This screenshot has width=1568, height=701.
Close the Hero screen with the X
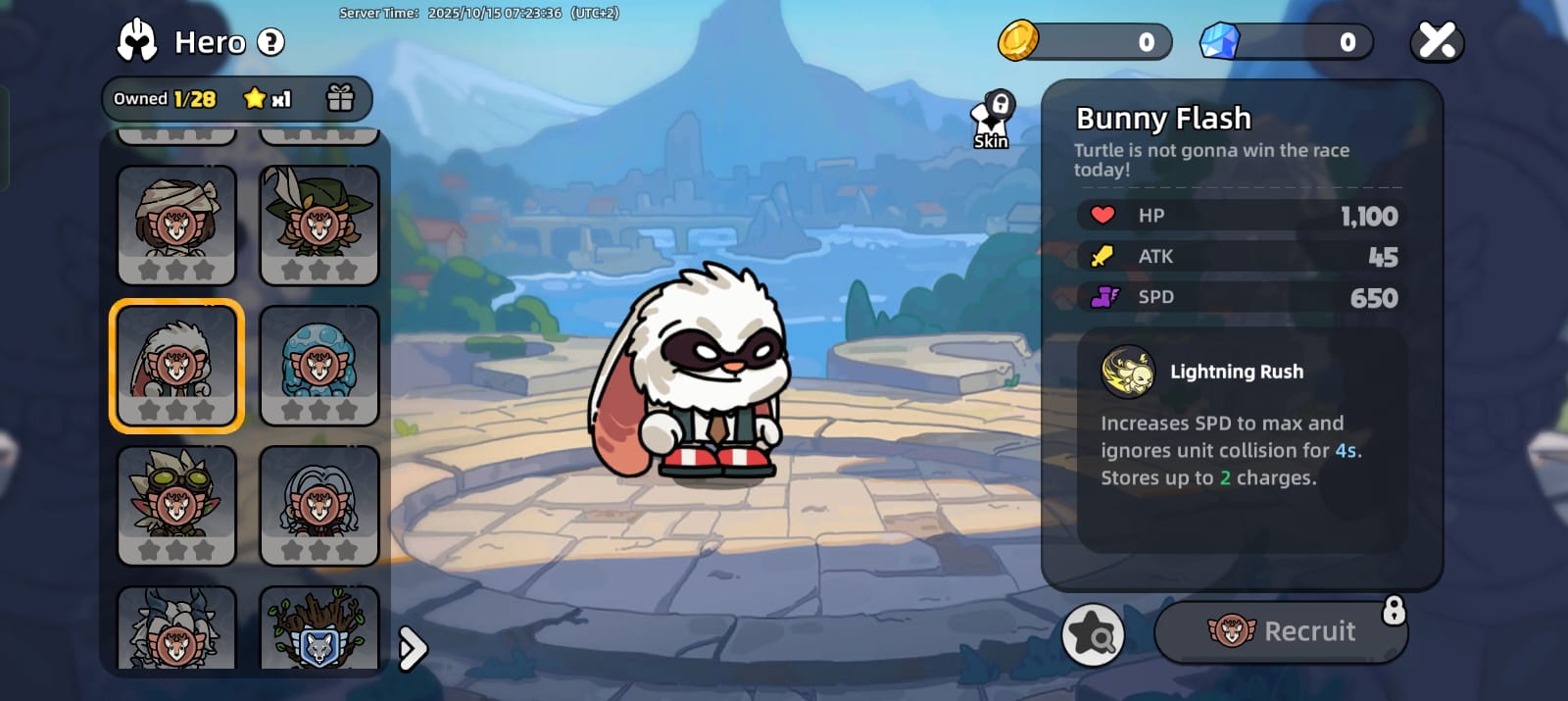pyautogui.click(x=1437, y=41)
